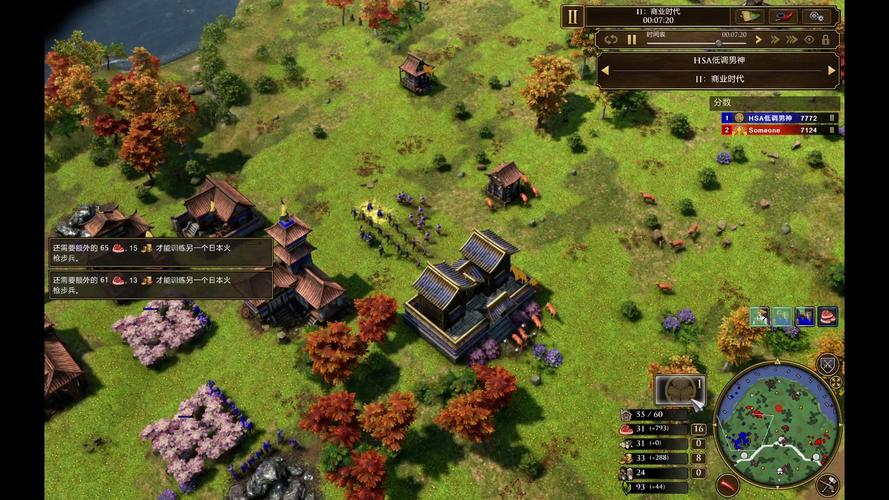Open the gear settings button
Screen dimensions: 889x500
(x=818, y=16)
